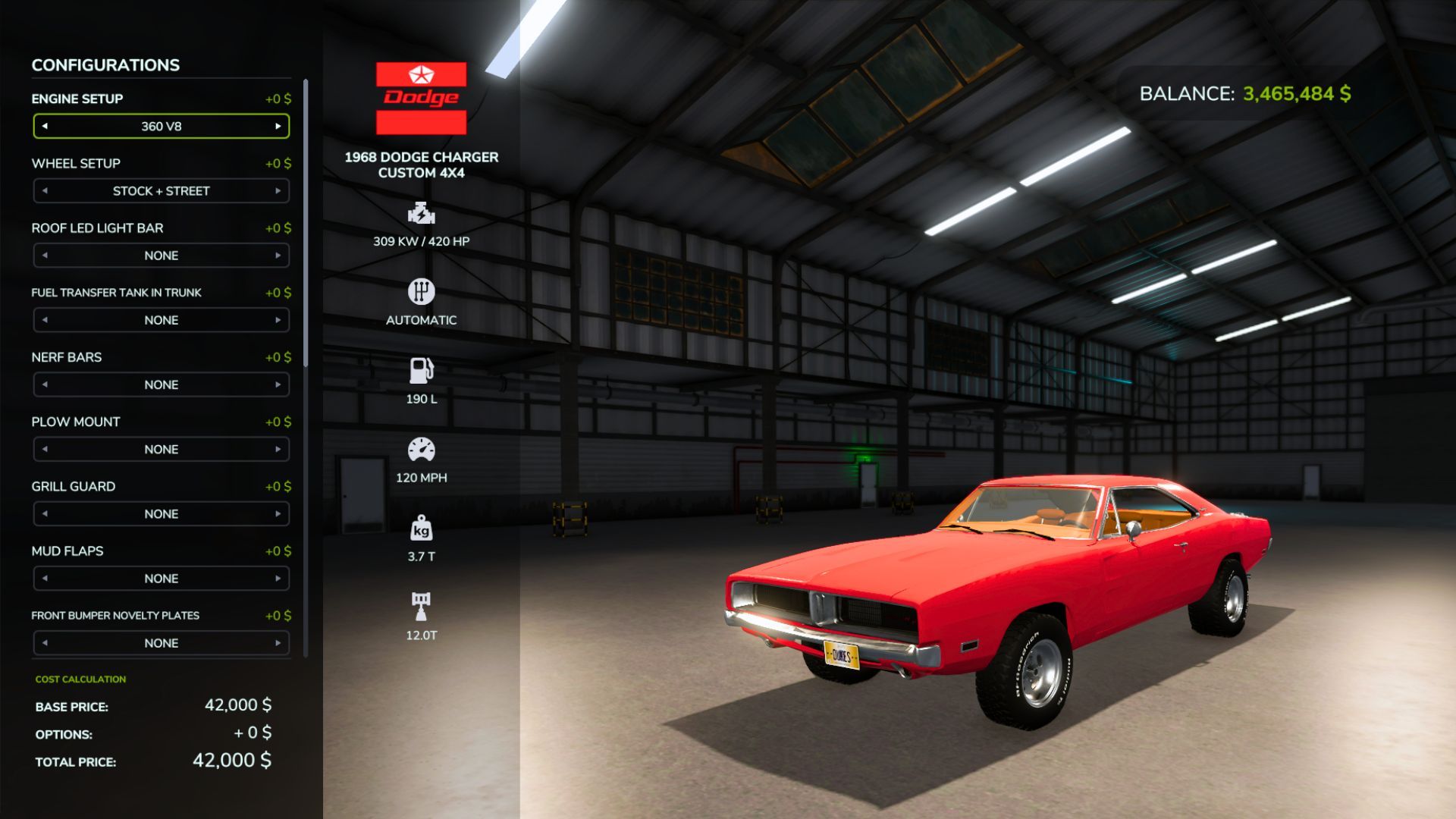The width and height of the screenshot is (1456, 819).
Task: Cycle Front Bumper Novelty Plates option
Action: [280, 642]
